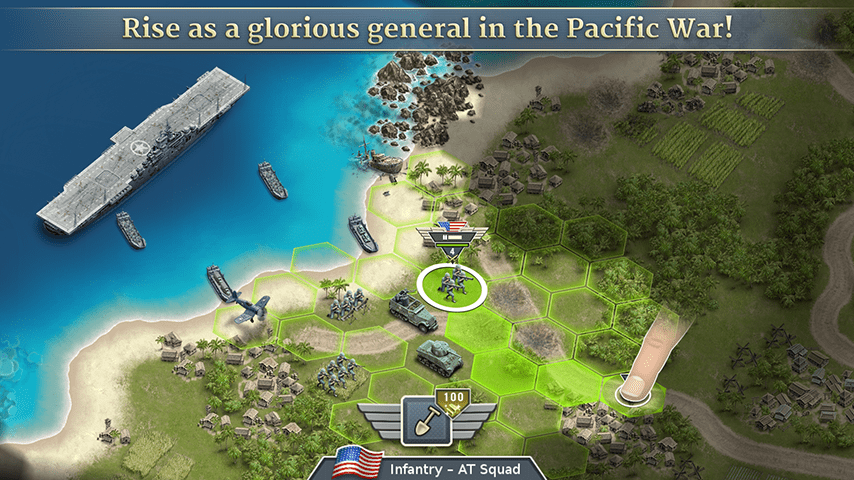Select the Sherman tank unit
854x480 pixels.
point(435,351)
